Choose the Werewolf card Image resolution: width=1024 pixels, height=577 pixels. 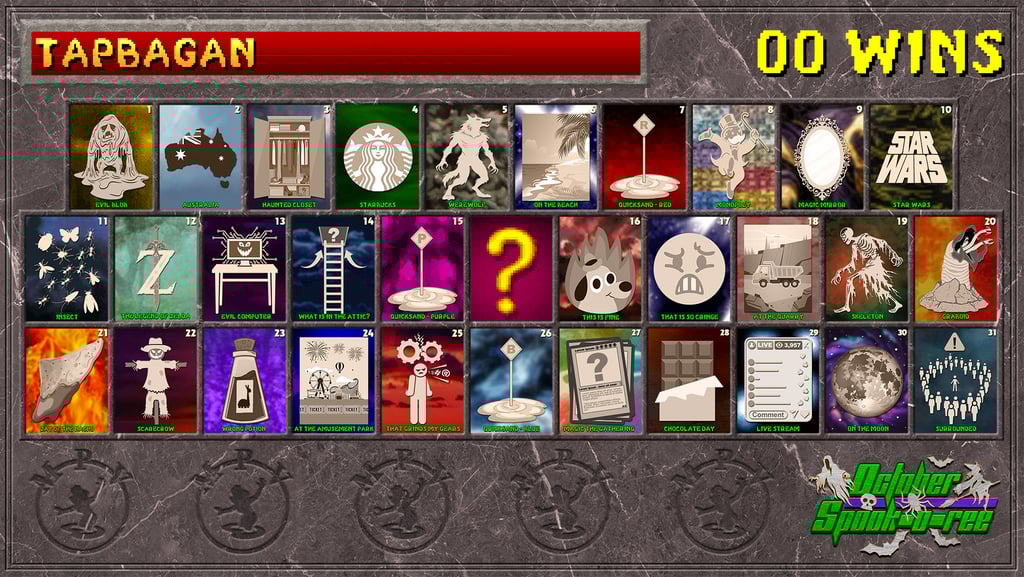pos(467,156)
